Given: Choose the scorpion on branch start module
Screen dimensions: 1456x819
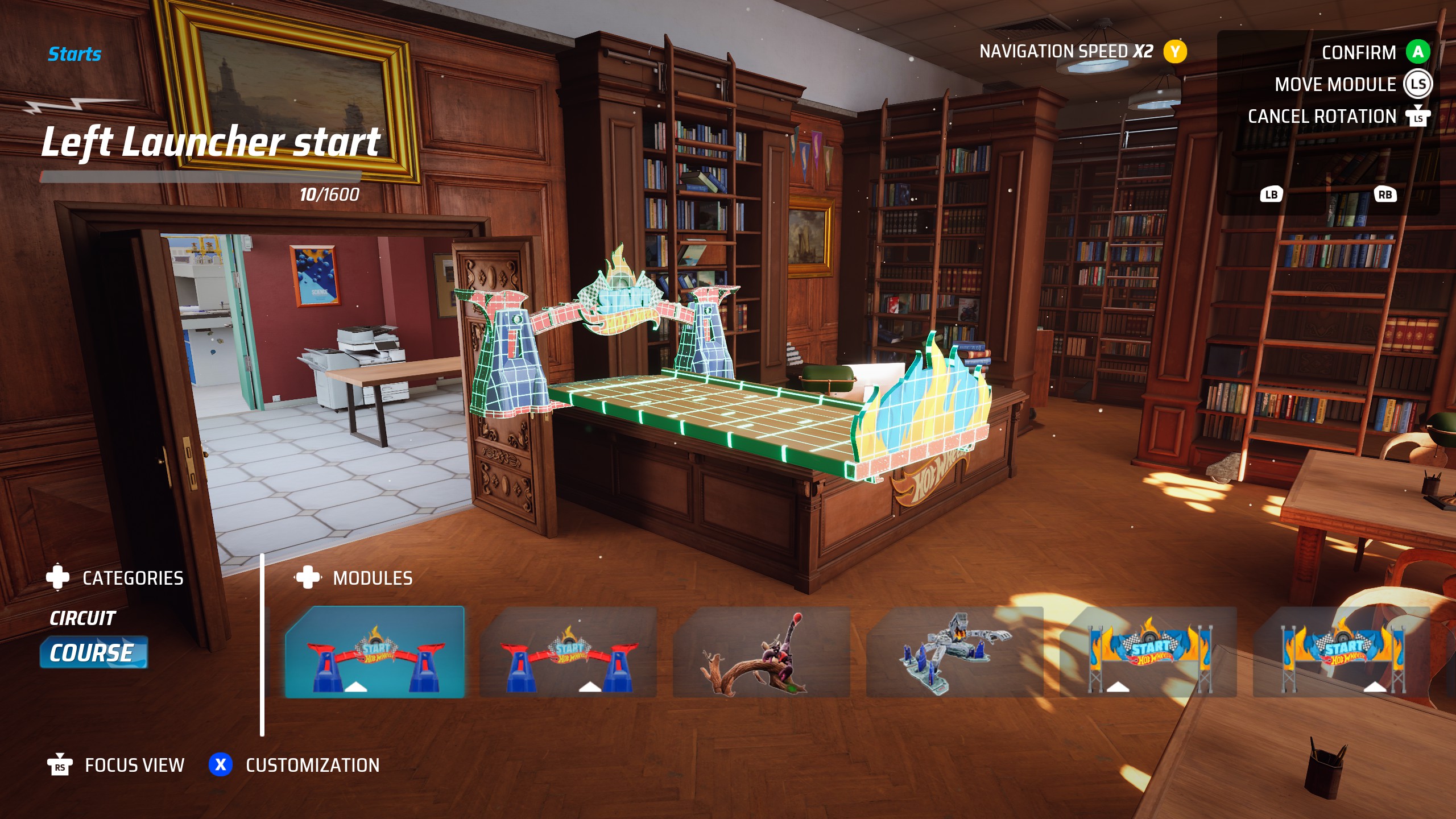Looking at the screenshot, I should pyautogui.click(x=761, y=652).
